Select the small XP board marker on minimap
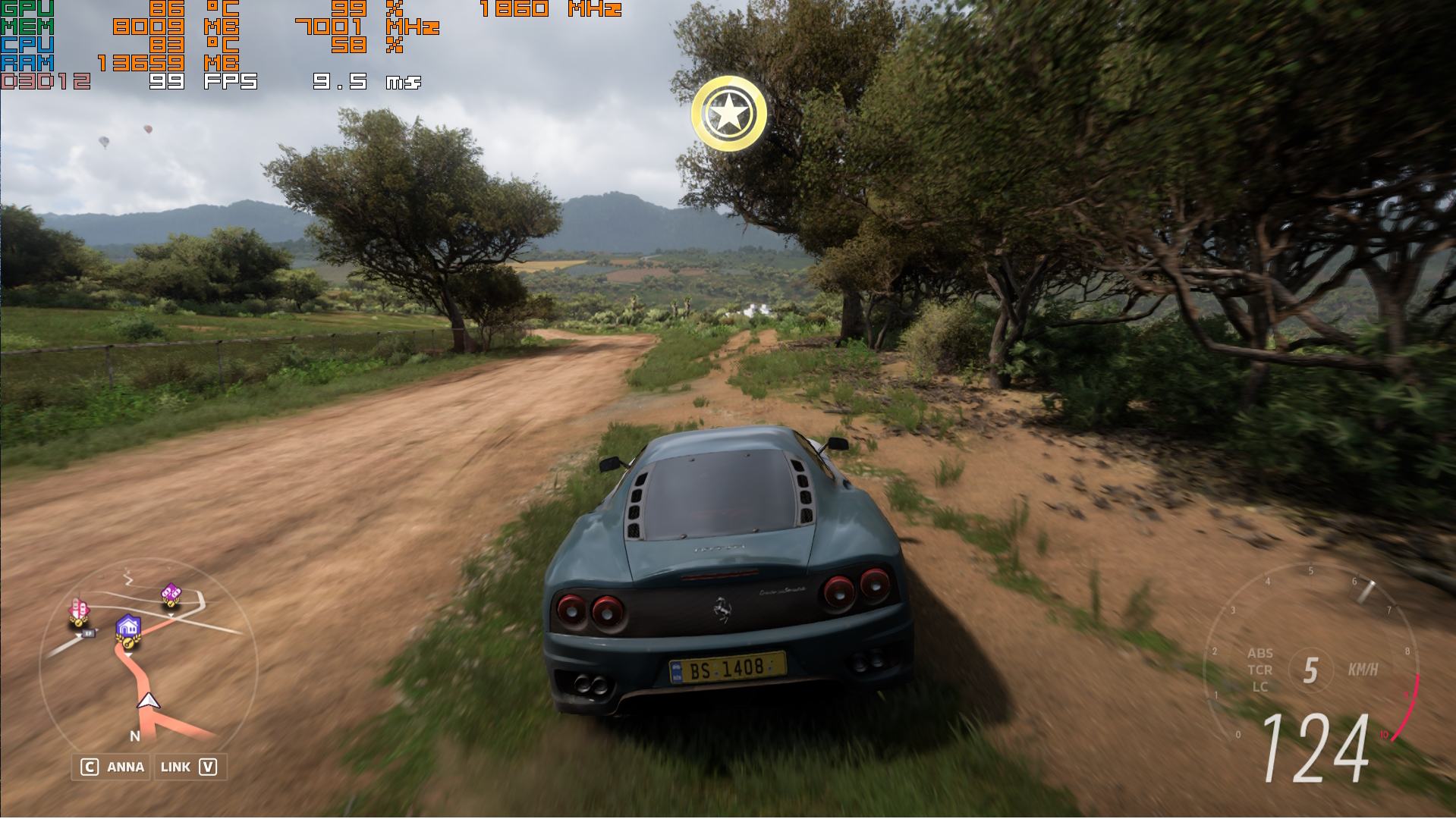This screenshot has width=1456, height=819. (89, 632)
